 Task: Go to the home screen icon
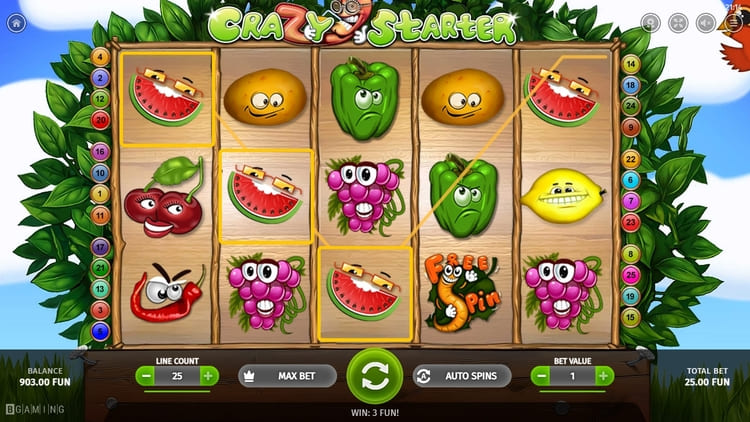click(x=15, y=21)
